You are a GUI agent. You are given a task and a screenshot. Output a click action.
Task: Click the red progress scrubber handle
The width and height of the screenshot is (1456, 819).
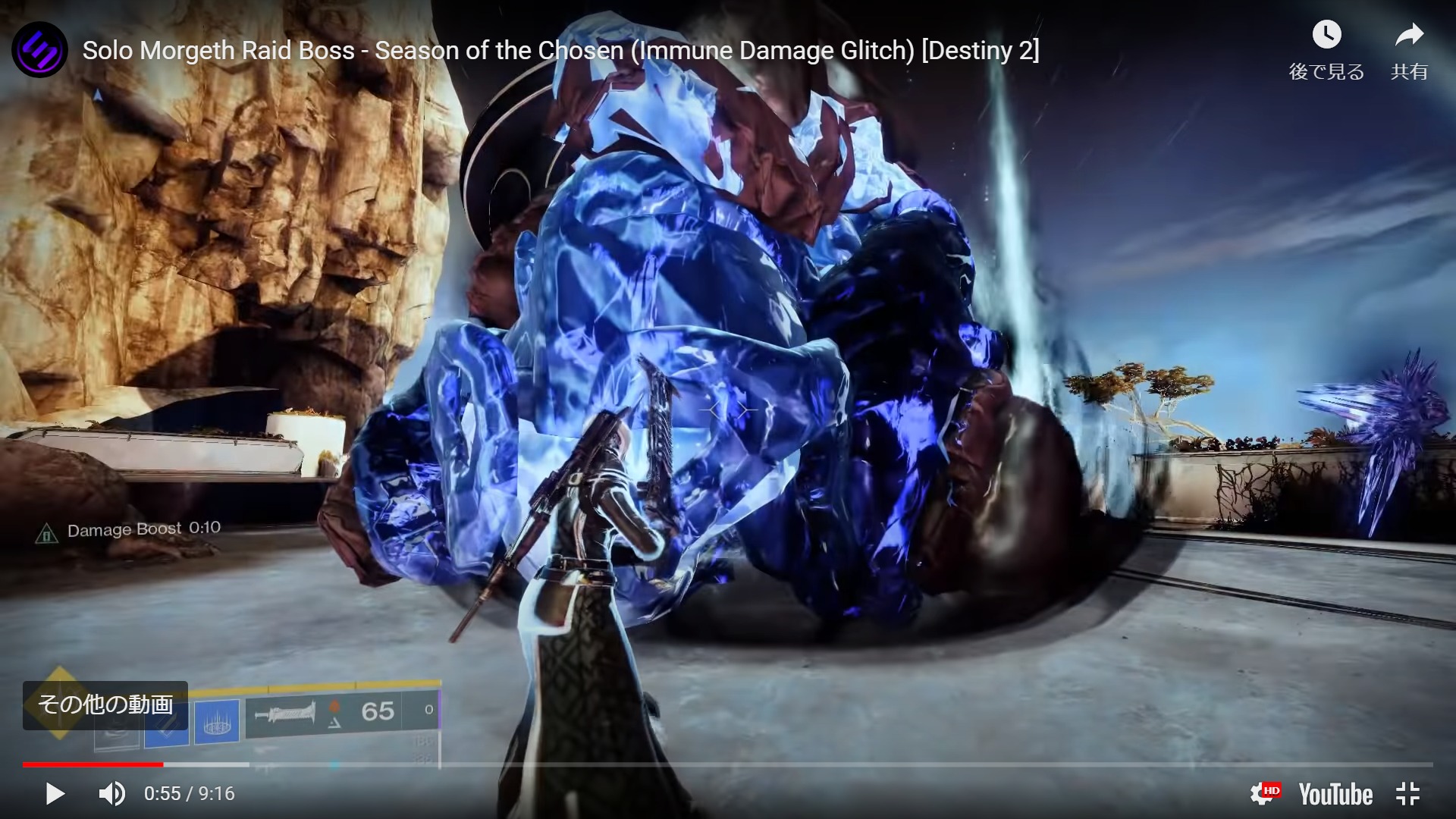[x=163, y=764]
